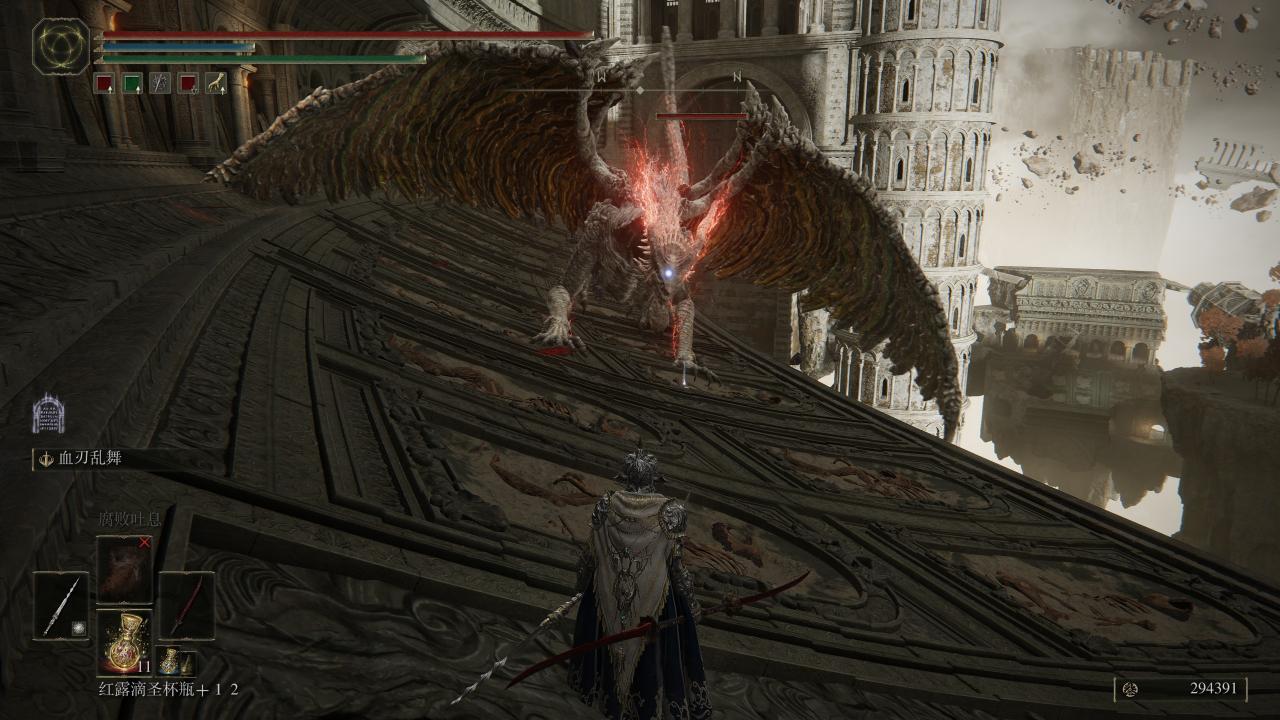Select the small blue flask next-item icon
This screenshot has width=1280, height=720.
pyautogui.click(x=174, y=662)
